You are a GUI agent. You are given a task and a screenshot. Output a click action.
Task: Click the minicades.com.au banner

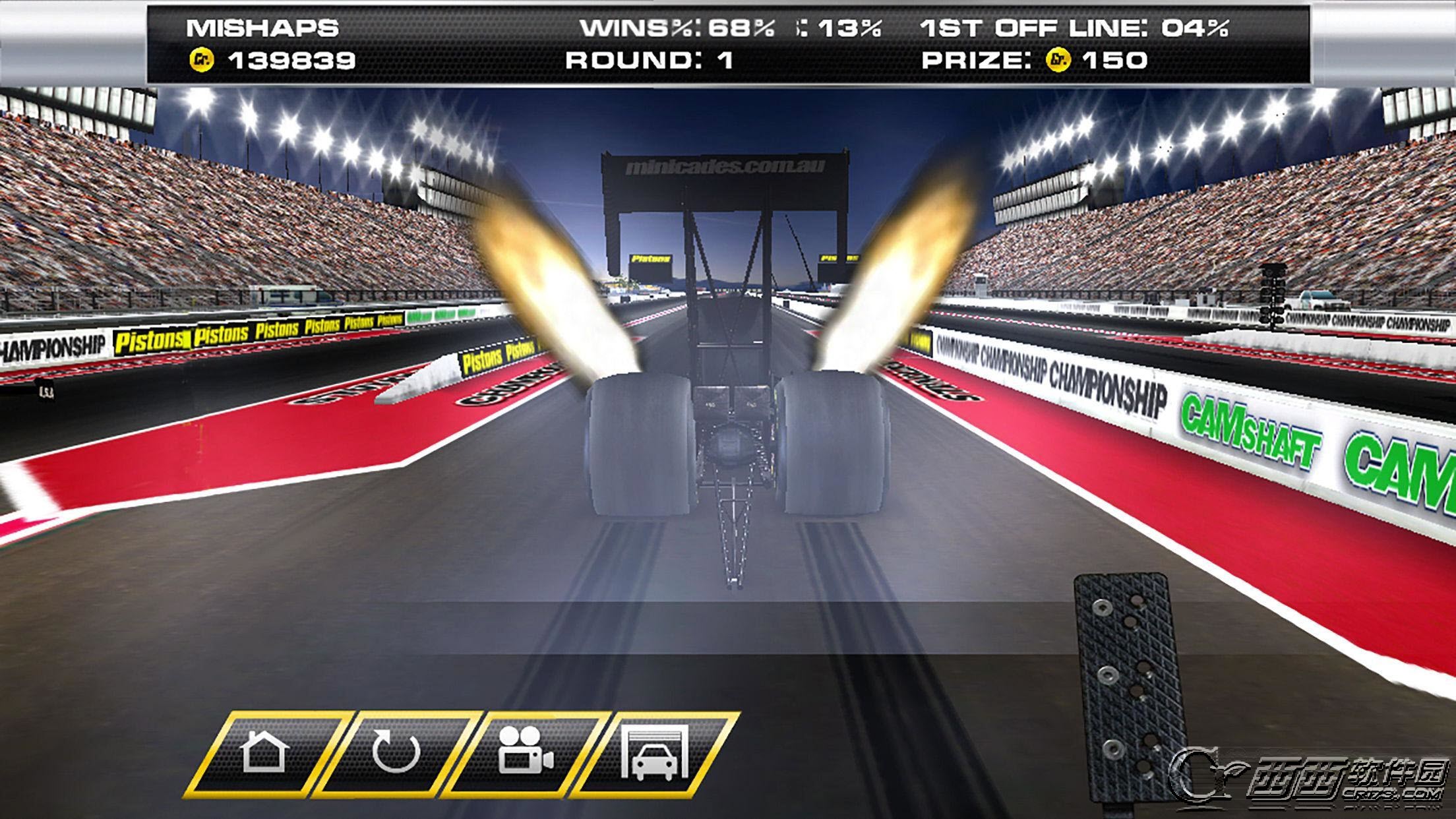pyautogui.click(x=724, y=166)
